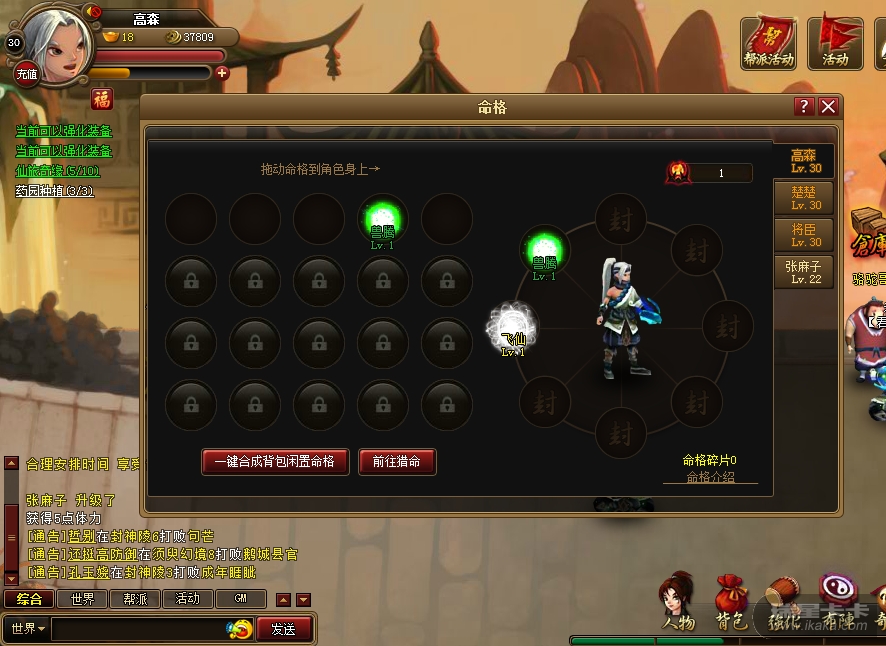Click the 充值 recharge button
Image resolution: width=886 pixels, height=646 pixels.
26,73
